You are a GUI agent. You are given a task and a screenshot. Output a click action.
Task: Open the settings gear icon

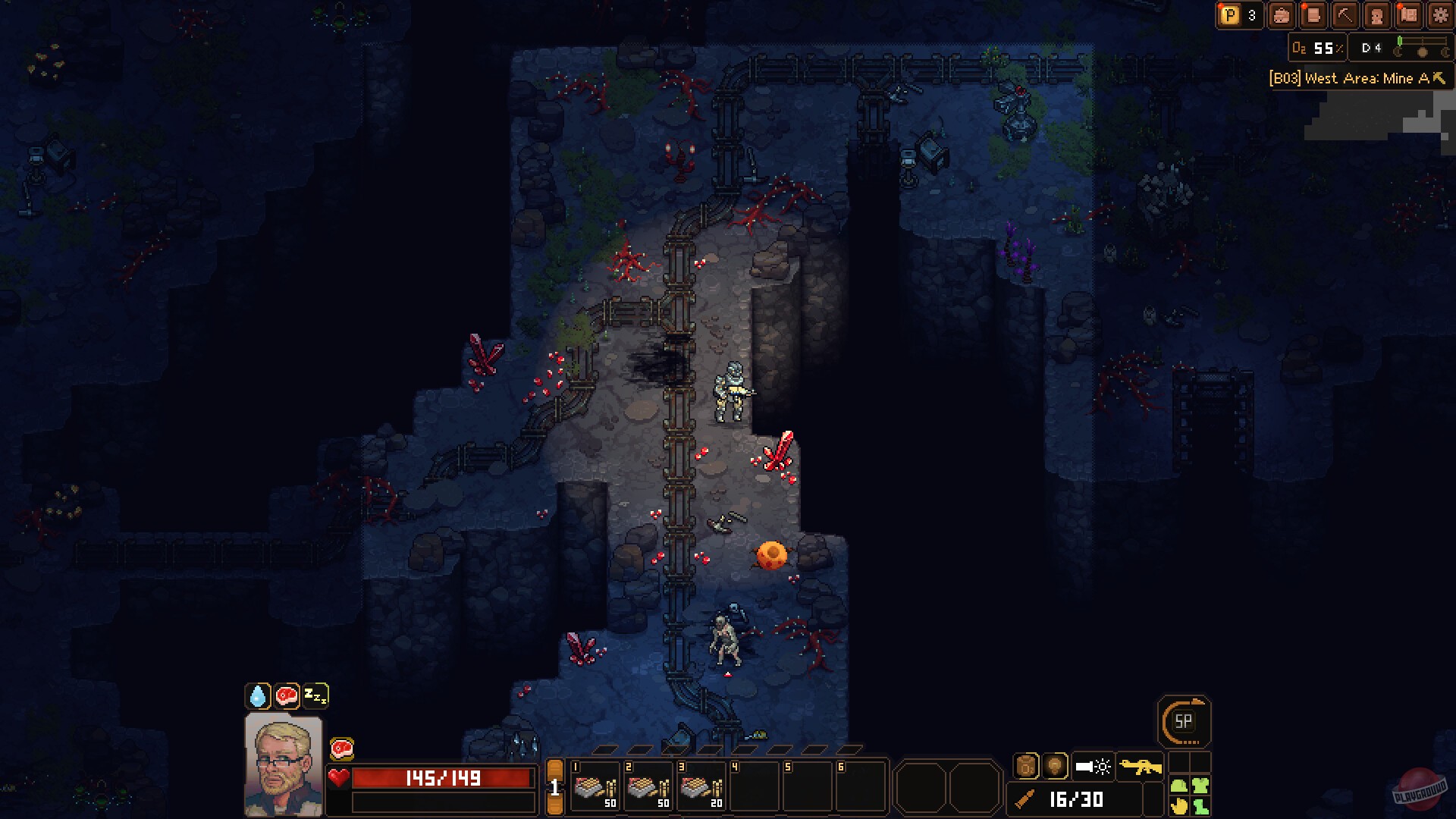pyautogui.click(x=1439, y=15)
